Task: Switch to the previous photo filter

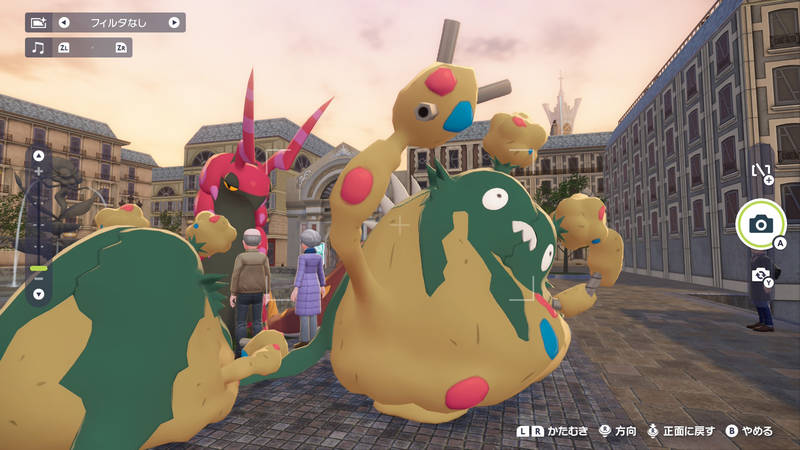Action: [64, 22]
